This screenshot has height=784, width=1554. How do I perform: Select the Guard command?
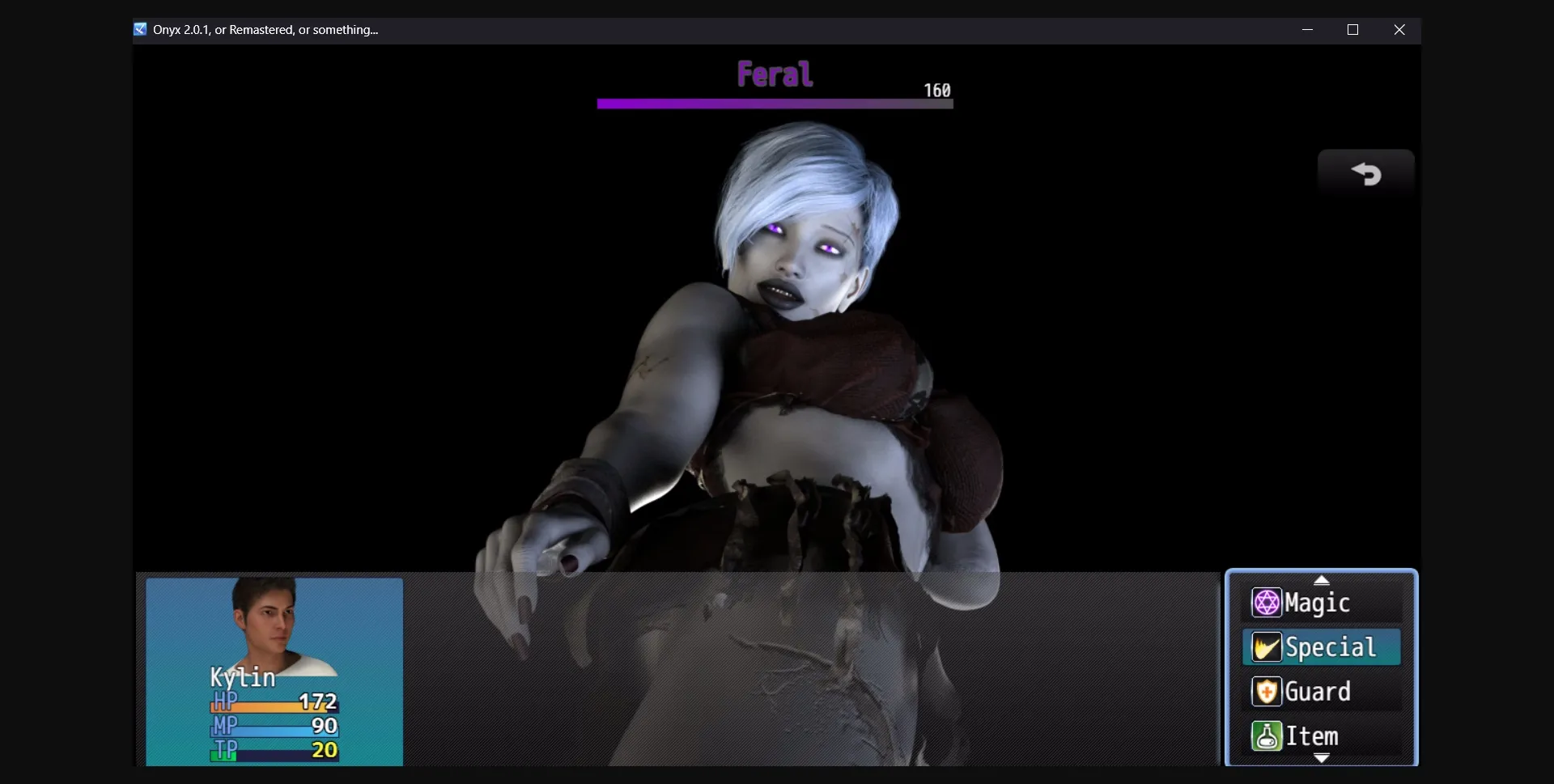tap(1317, 691)
